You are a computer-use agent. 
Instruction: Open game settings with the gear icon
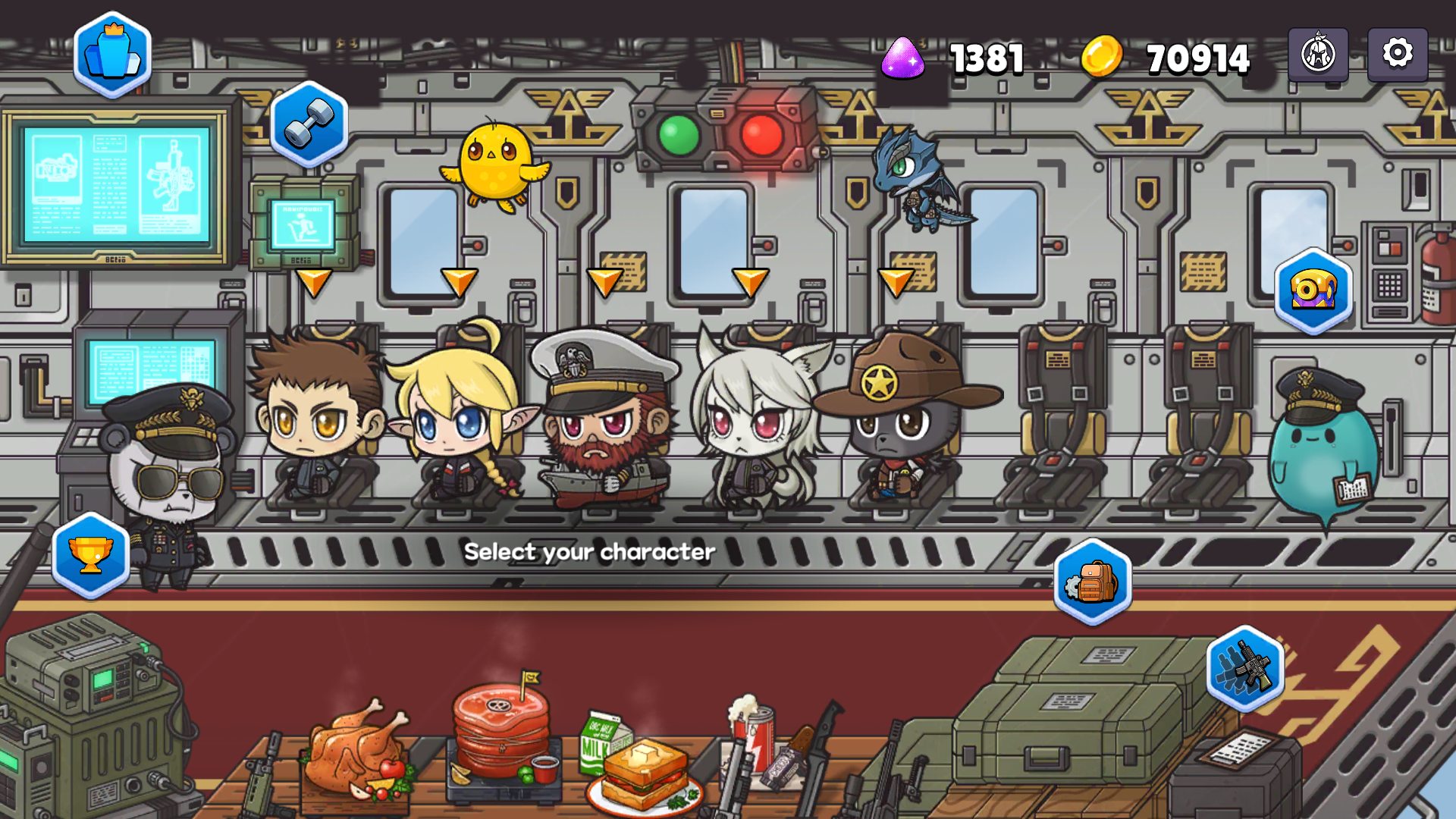tap(1397, 52)
